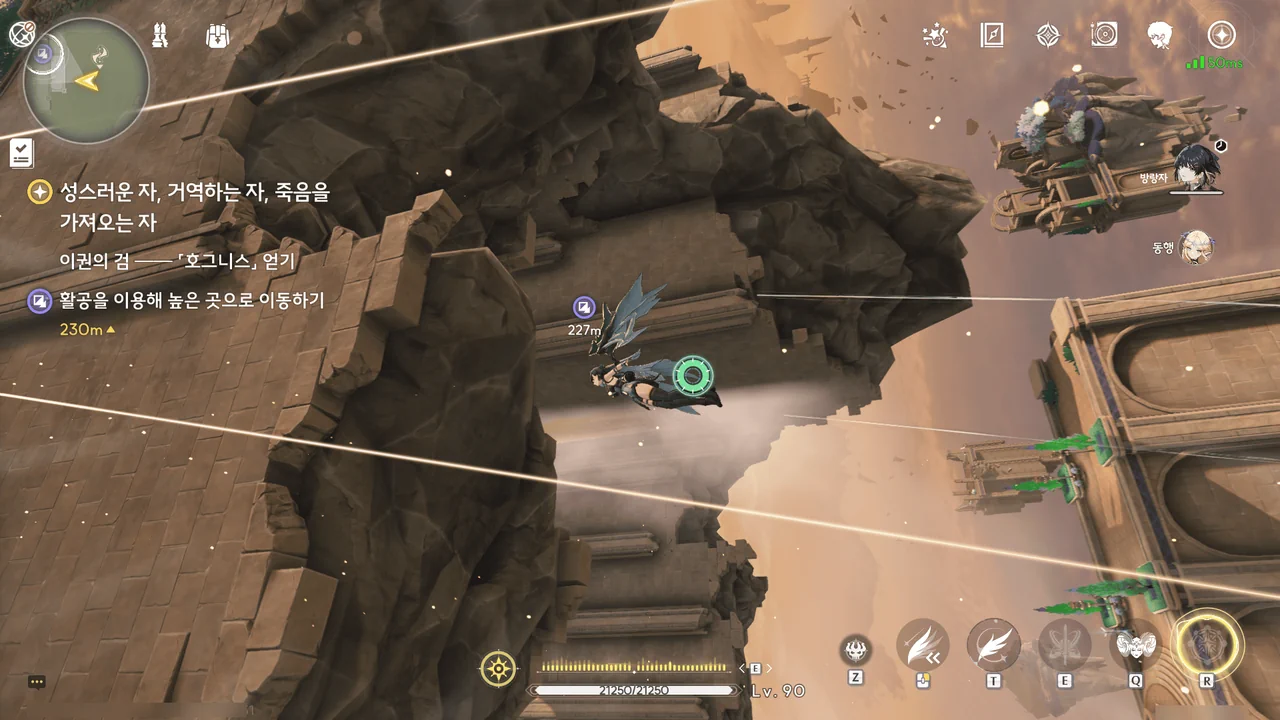
Task: Click the globe icon beside the minimap
Action: point(22,34)
